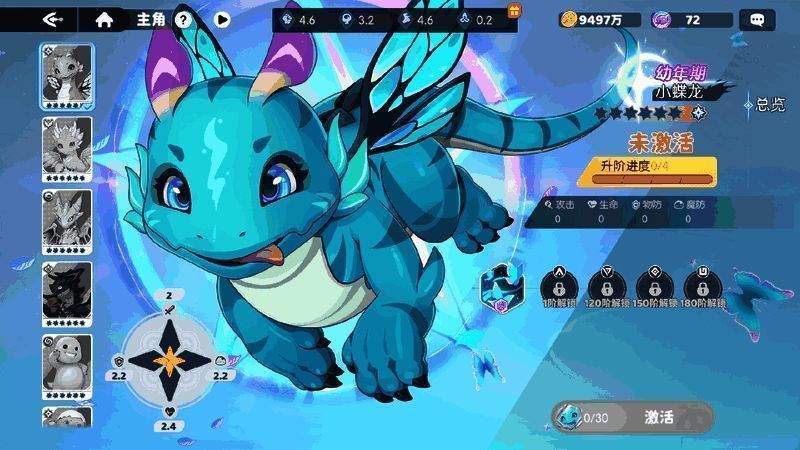Open the gift box icon
This screenshot has height=450, width=800.
(515, 11)
